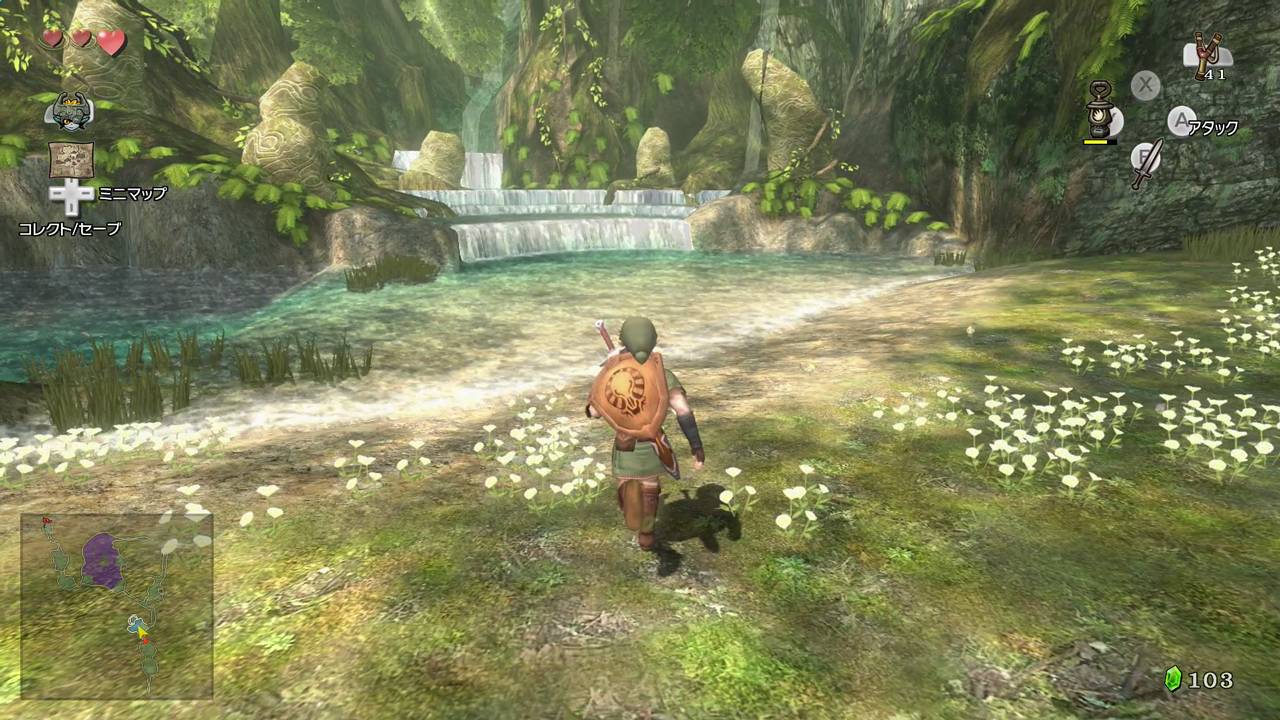Select the Midna icon

70,110
